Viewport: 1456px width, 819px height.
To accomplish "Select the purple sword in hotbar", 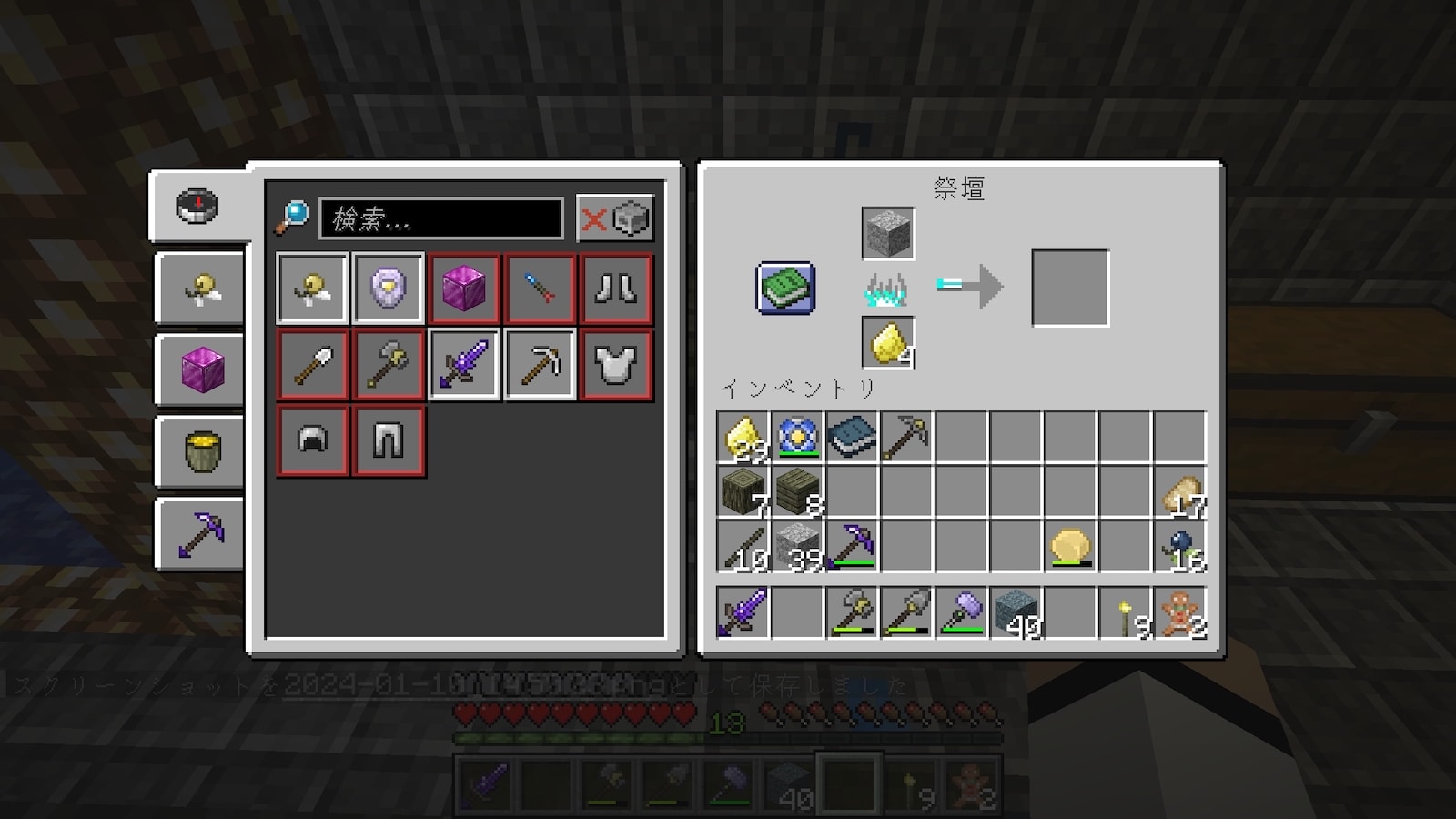I will pos(743,612).
